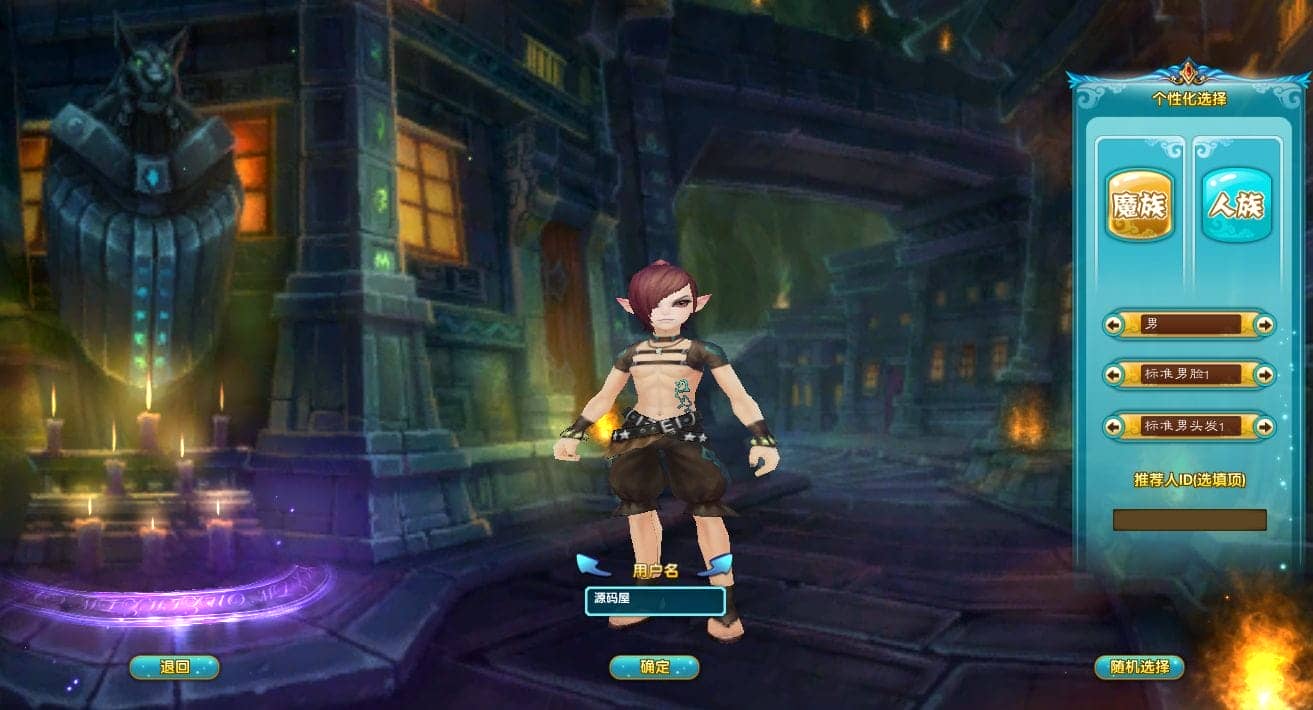Select next face with 标准男脸1 right arrow
Viewport: 1313px width, 710px height.
tap(1265, 374)
